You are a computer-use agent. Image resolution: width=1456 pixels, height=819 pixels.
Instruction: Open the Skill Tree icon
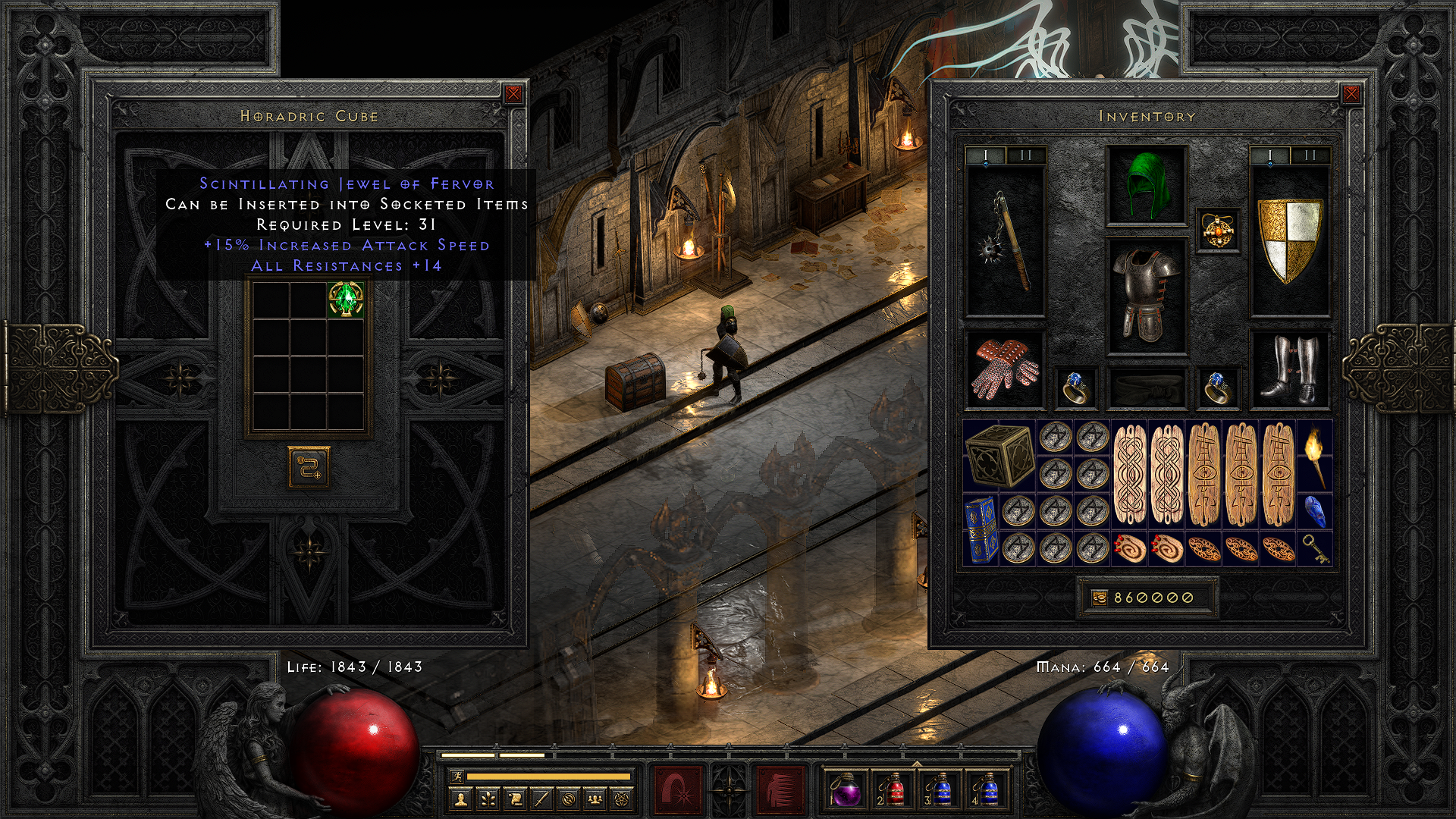(488, 798)
